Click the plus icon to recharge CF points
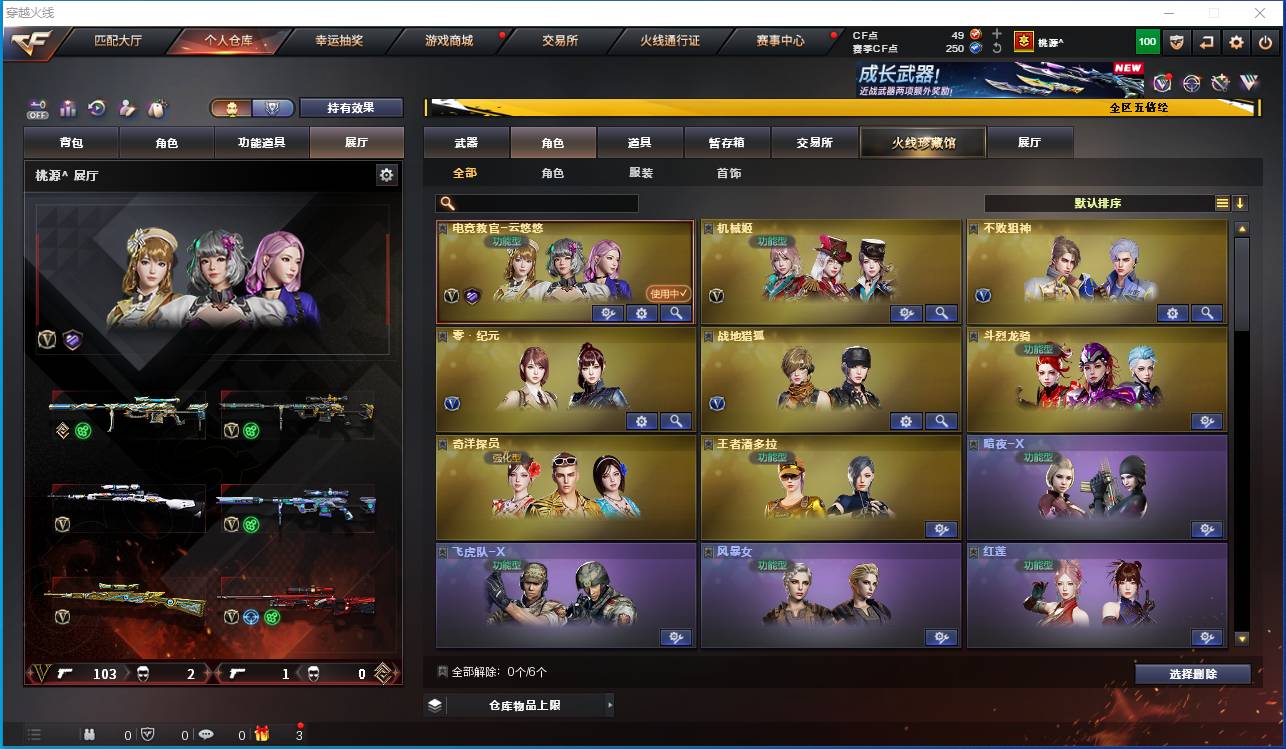 click(x=997, y=33)
